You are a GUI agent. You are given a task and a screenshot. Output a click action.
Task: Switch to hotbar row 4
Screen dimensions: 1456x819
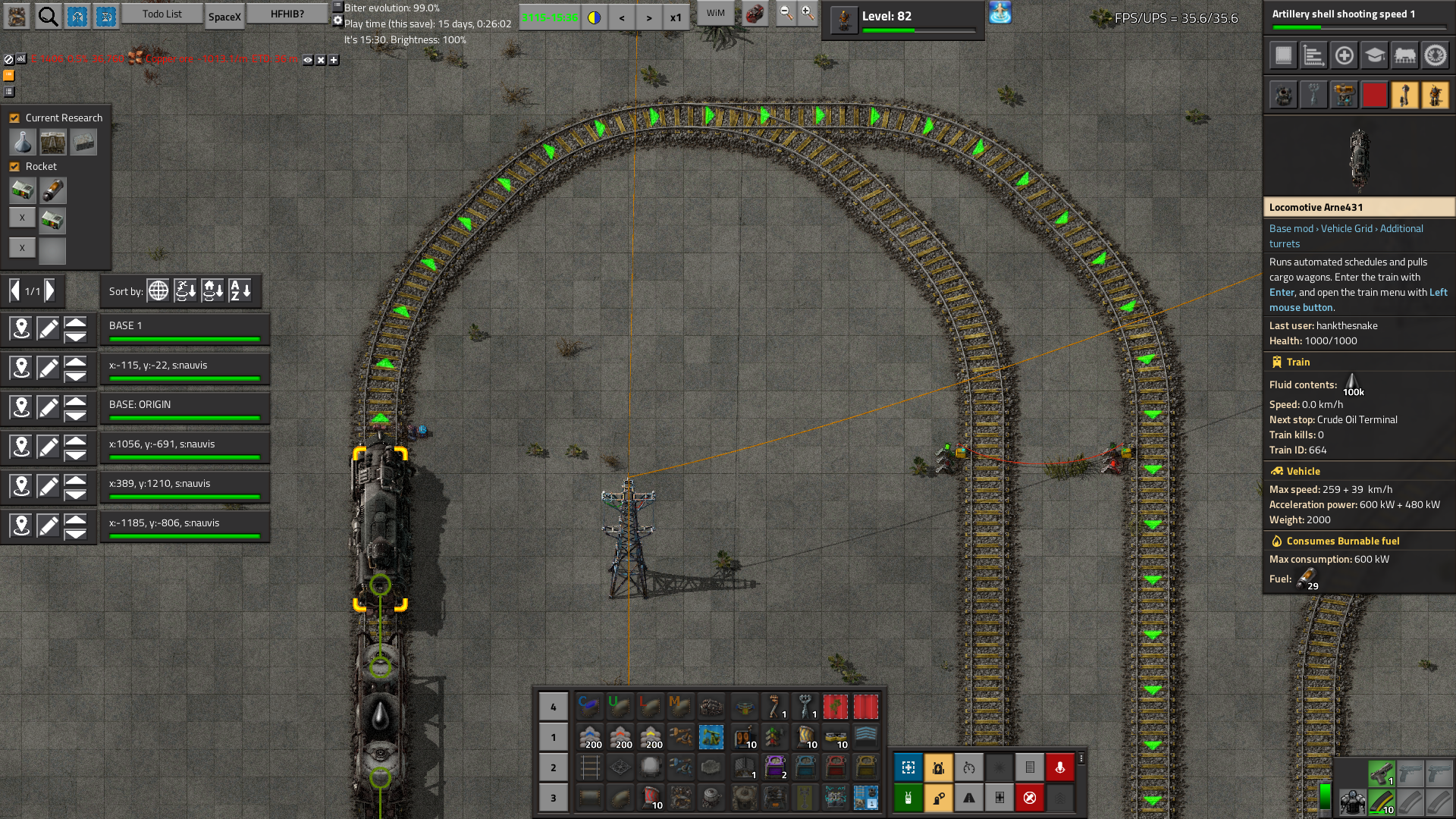(x=553, y=707)
